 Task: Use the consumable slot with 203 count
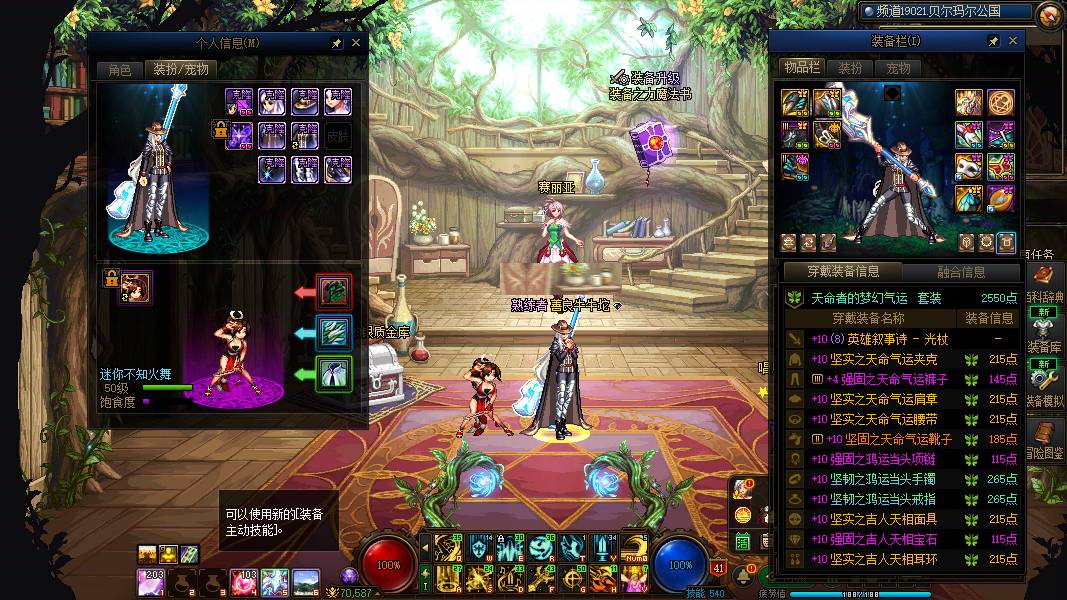pyautogui.click(x=151, y=580)
